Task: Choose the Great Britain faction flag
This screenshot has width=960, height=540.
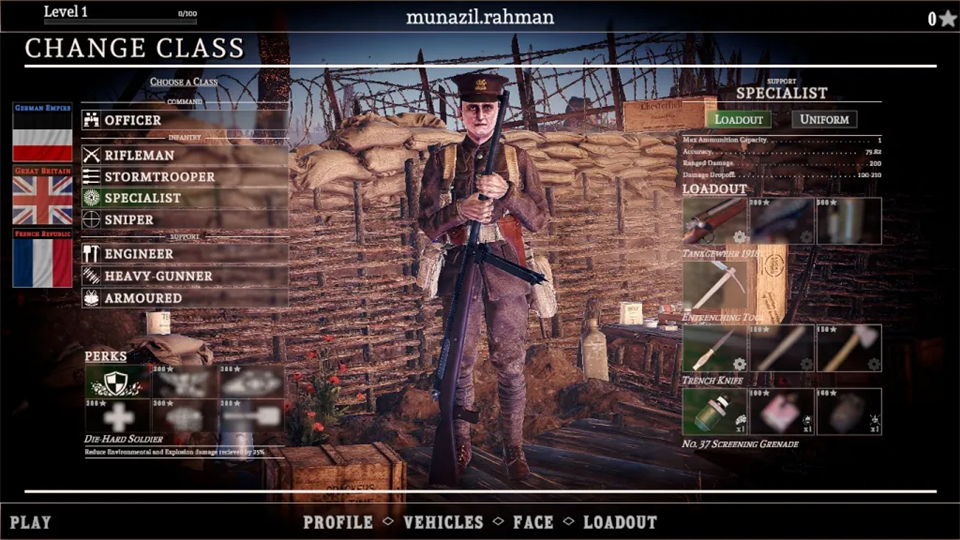Action: (x=42, y=198)
